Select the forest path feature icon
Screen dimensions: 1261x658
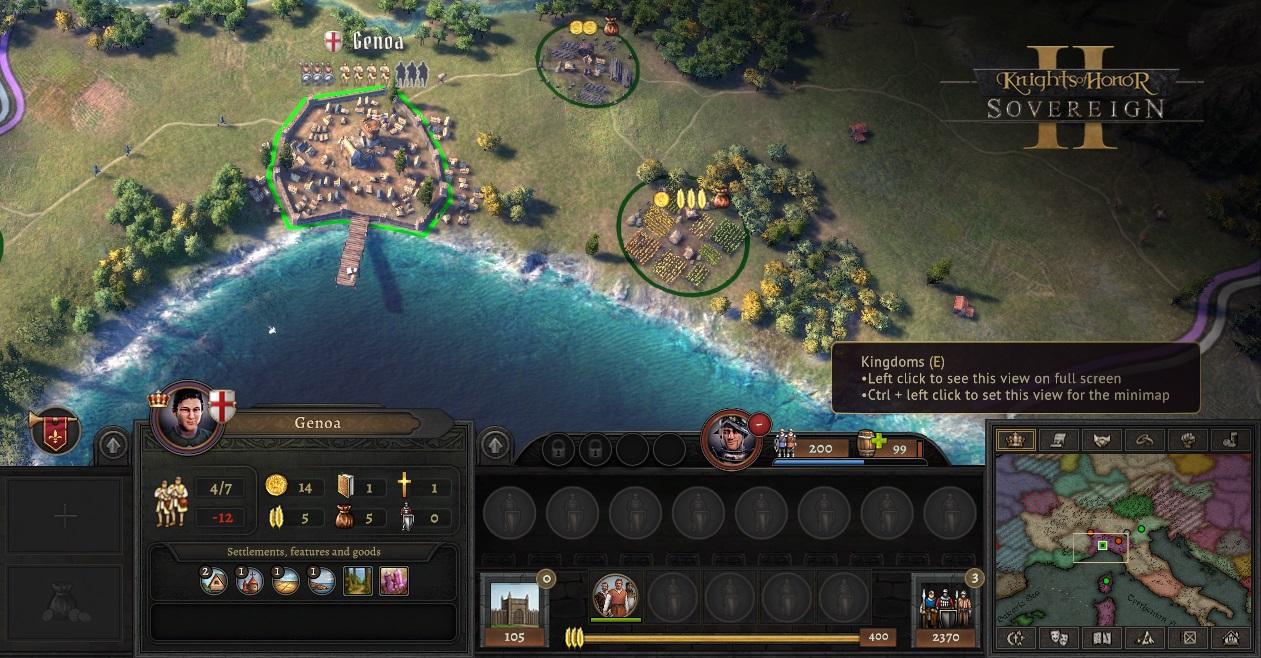pos(358,581)
